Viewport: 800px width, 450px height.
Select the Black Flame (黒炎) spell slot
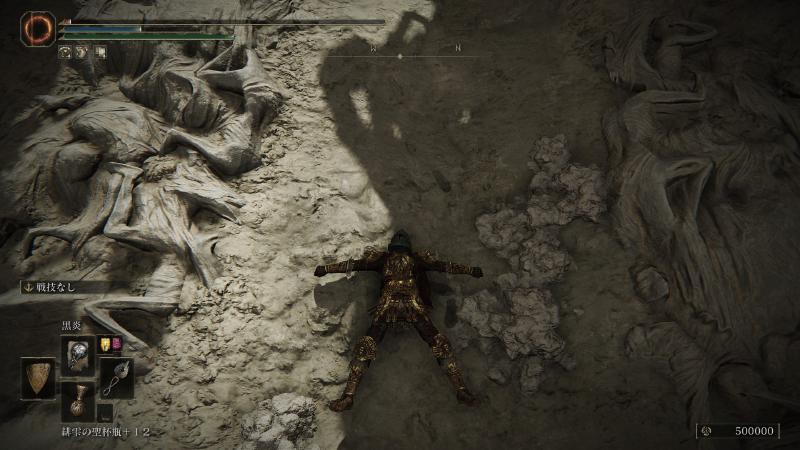(x=77, y=354)
